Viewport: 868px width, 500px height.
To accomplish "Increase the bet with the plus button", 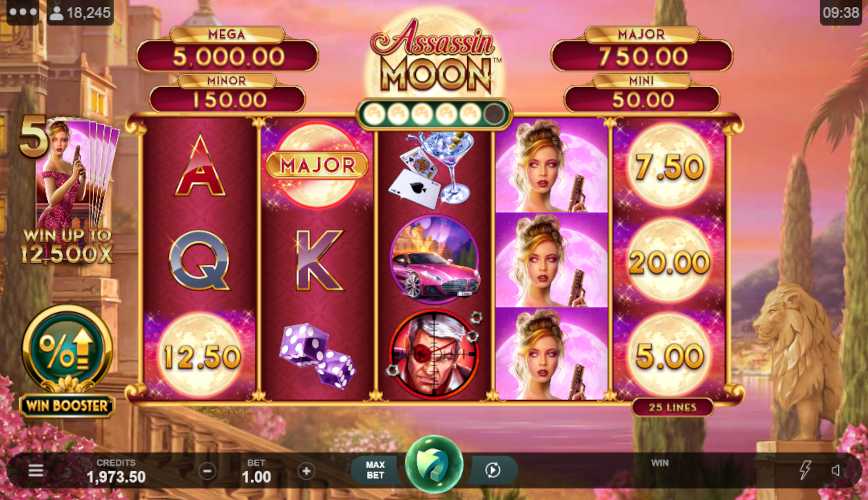I will click(x=306, y=471).
